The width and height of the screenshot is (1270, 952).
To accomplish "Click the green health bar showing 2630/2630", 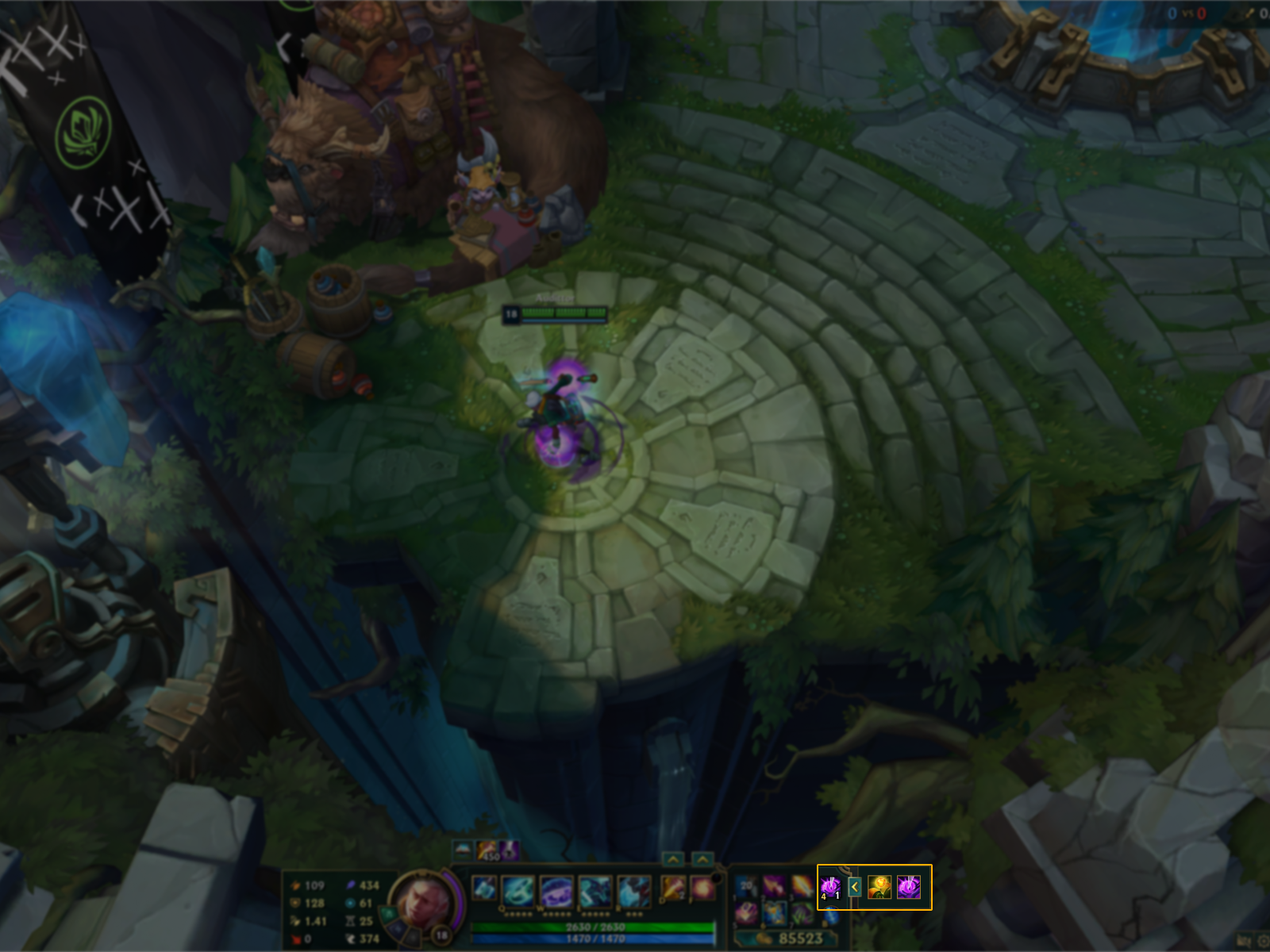I will pyautogui.click(x=595, y=927).
